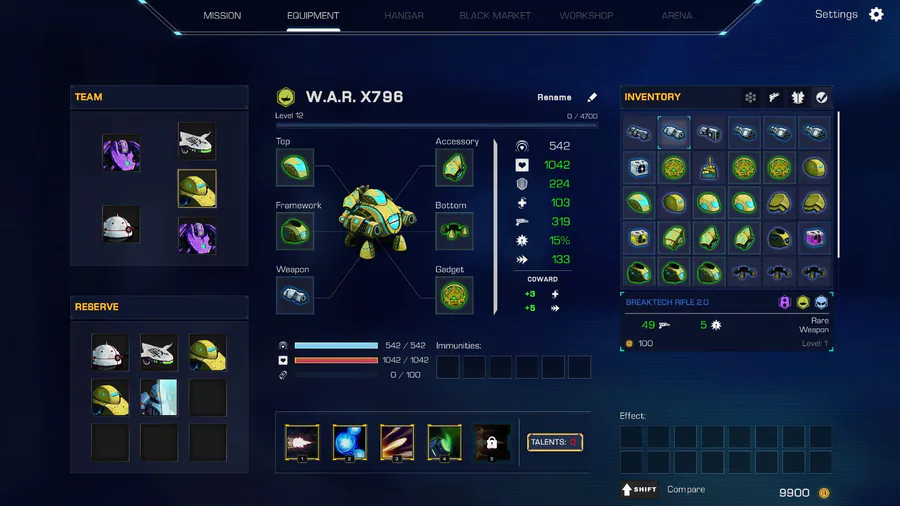Select the locked ability slot

point(491,442)
